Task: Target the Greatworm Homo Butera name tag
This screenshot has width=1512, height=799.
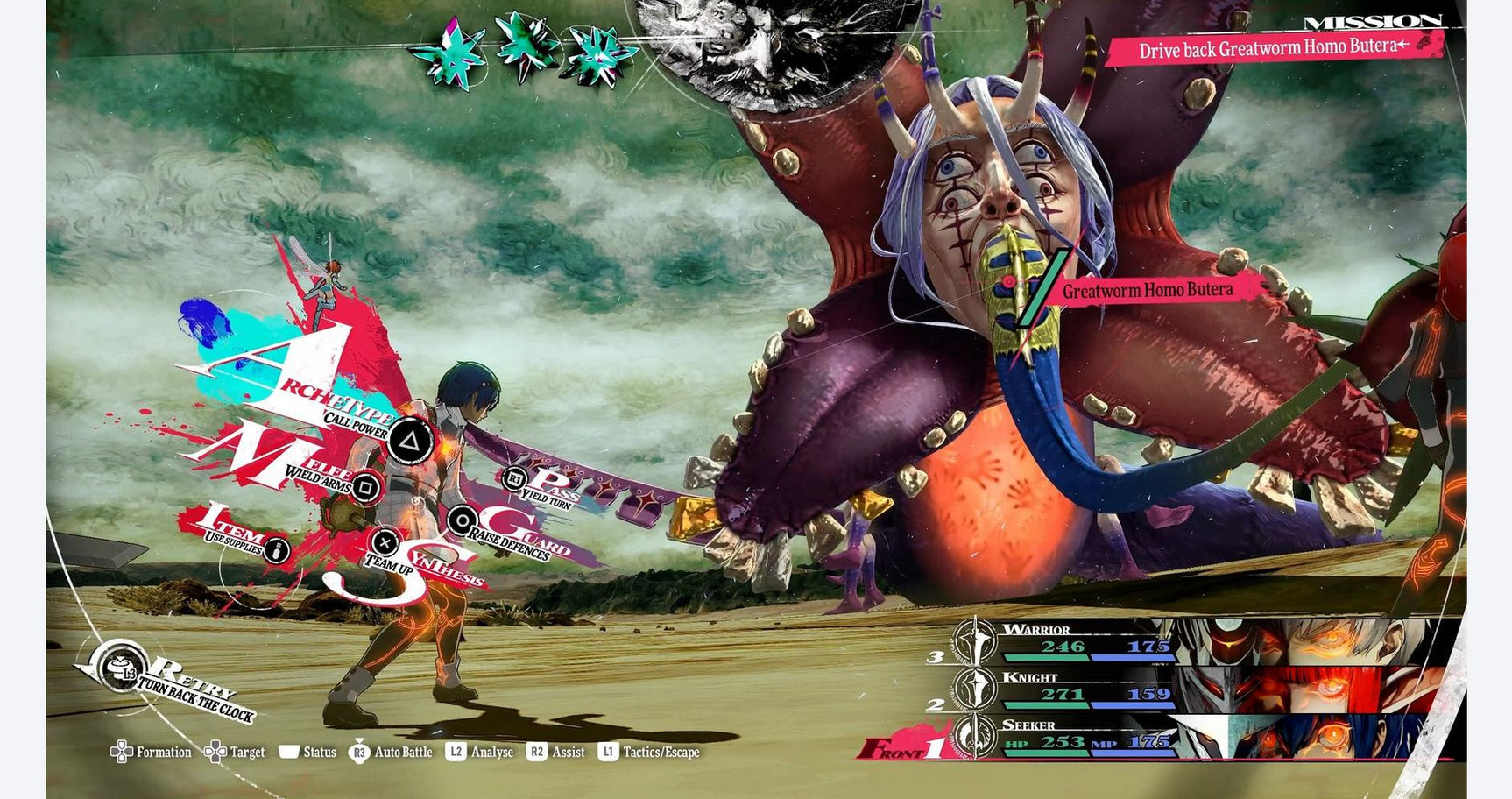Action: (1147, 290)
